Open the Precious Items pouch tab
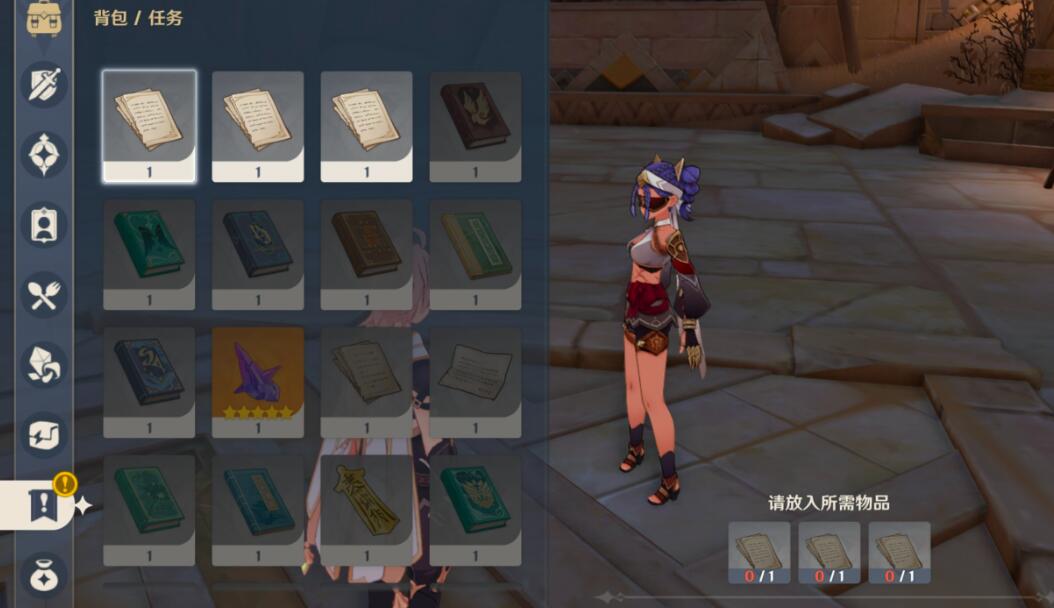 tap(44, 574)
